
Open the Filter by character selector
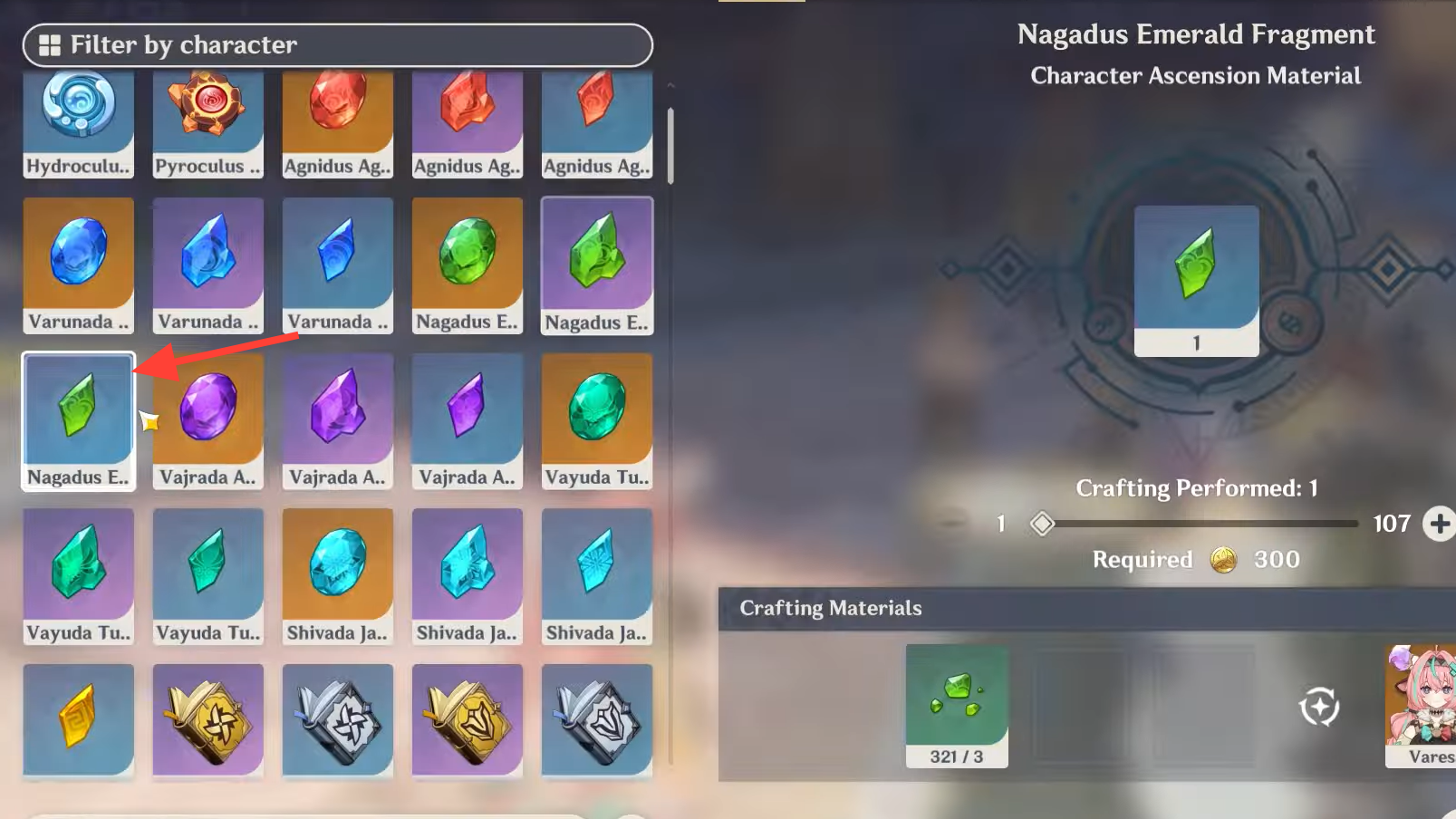tap(337, 45)
